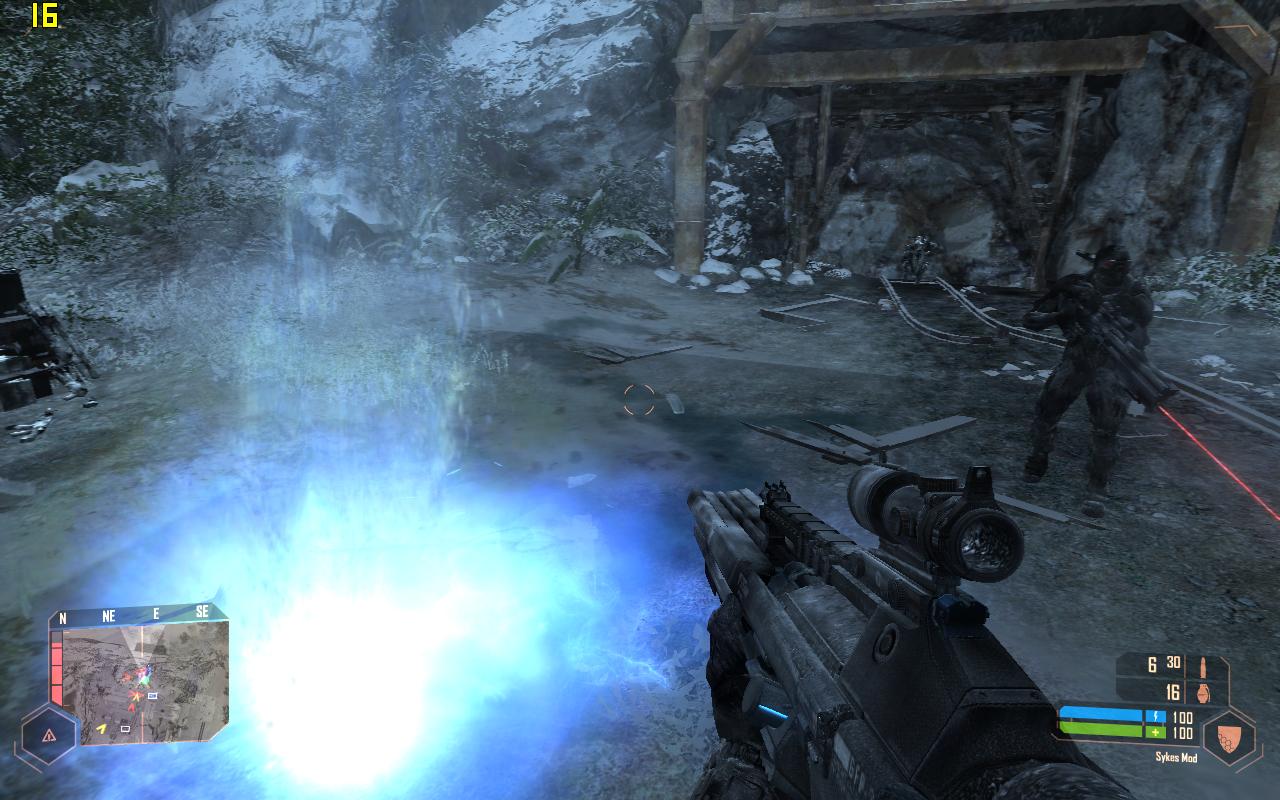Click the warning triangle beside the minimap
1280x800 pixels.
(49, 735)
